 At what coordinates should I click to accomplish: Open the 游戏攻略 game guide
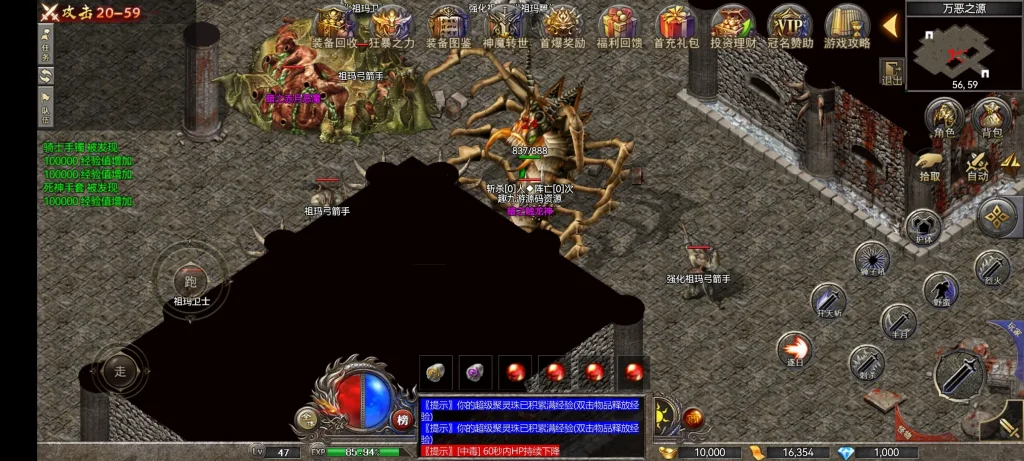click(847, 25)
